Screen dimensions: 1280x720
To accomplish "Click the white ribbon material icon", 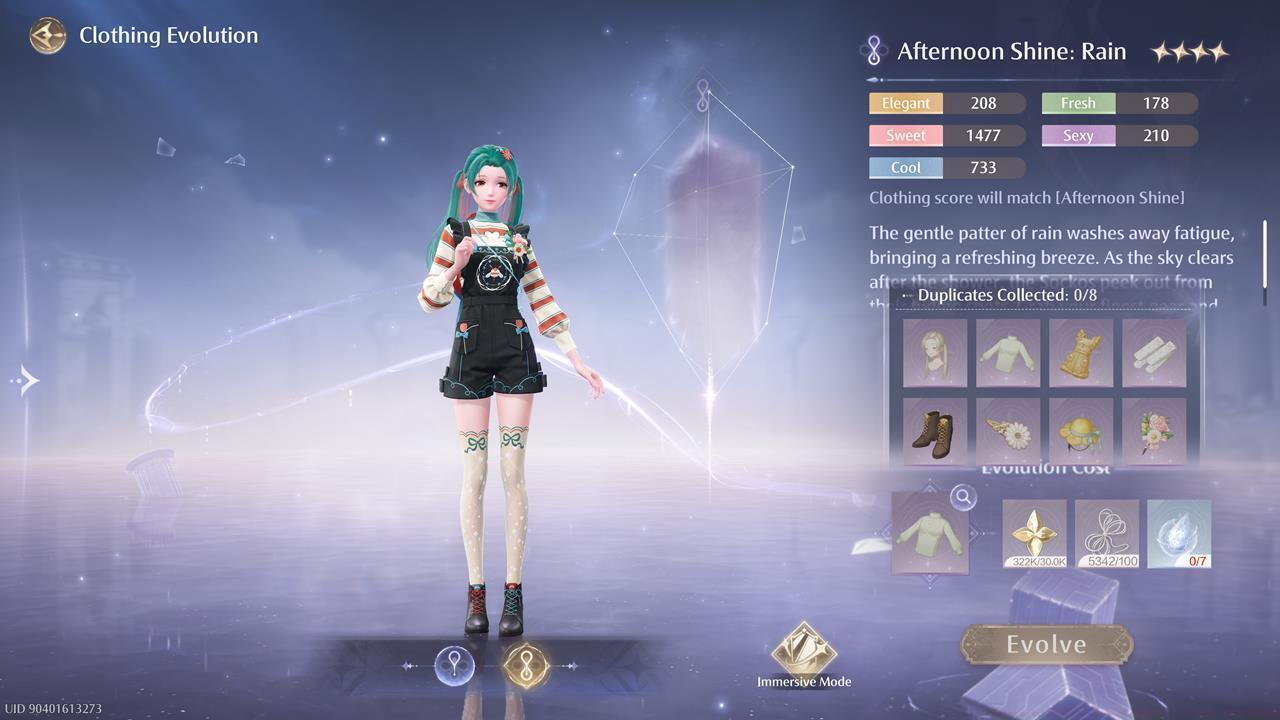I will pos(1106,533).
